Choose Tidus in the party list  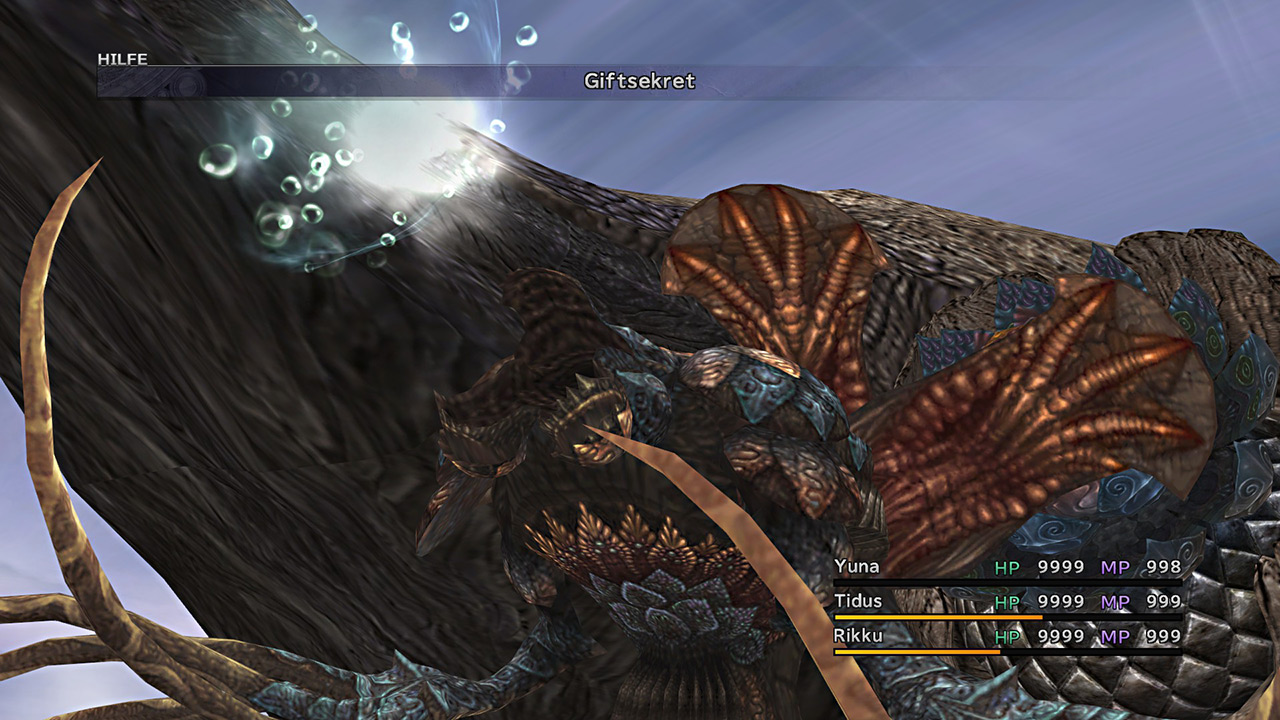(x=1006, y=602)
